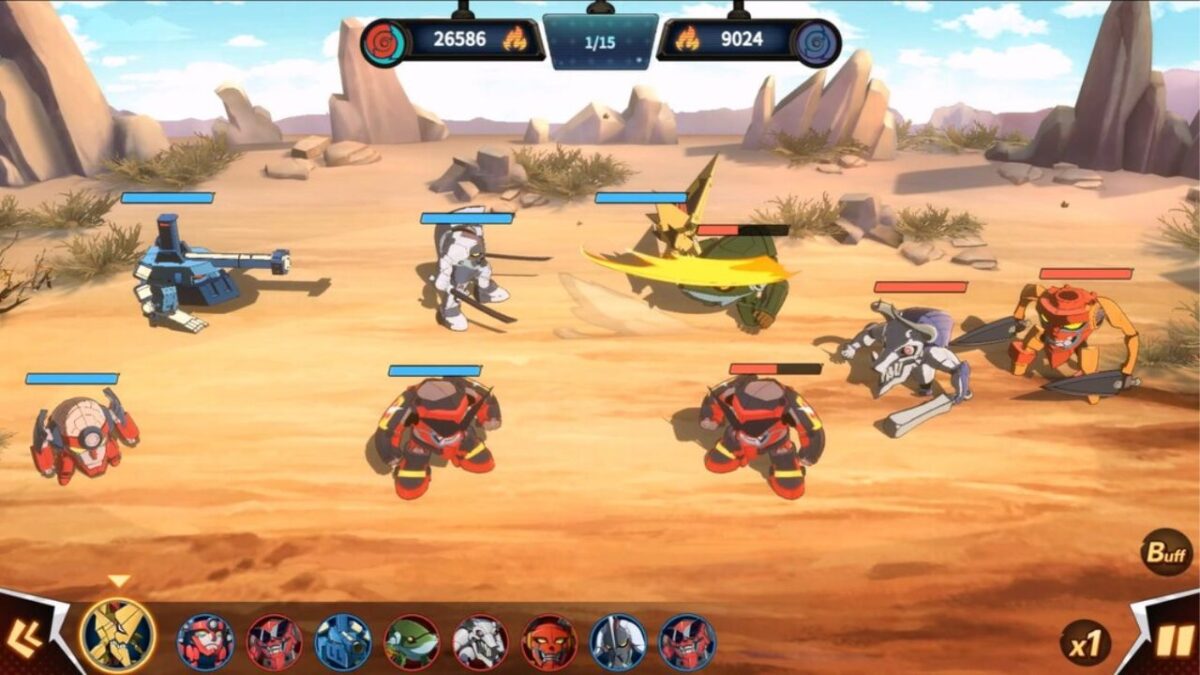Screen dimensions: 1200x675
Task: Click the double-arrow collapse button
Action: click(x=24, y=639)
